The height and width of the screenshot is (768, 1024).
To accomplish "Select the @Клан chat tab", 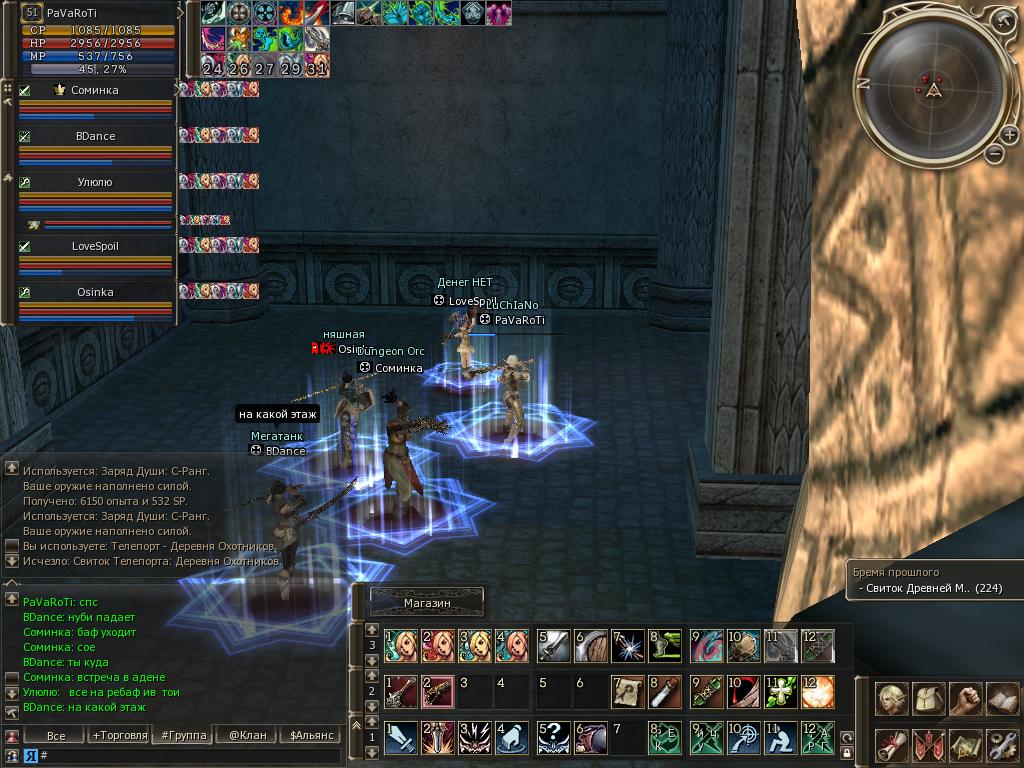I will coord(247,735).
